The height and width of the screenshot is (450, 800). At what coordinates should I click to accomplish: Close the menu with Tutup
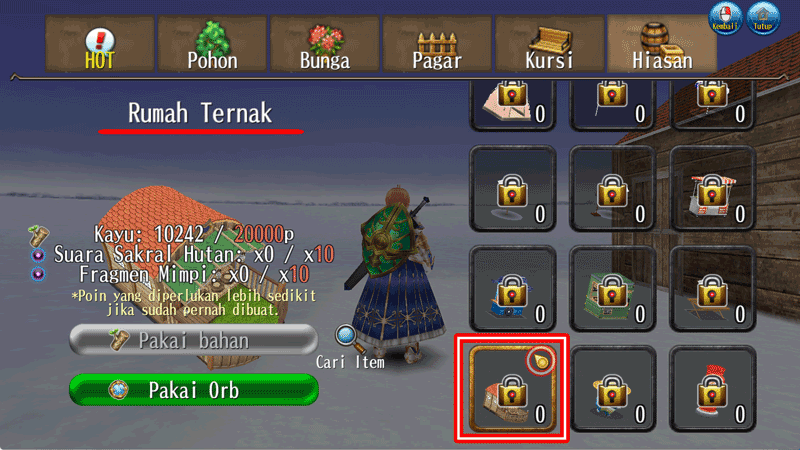pyautogui.click(x=763, y=18)
